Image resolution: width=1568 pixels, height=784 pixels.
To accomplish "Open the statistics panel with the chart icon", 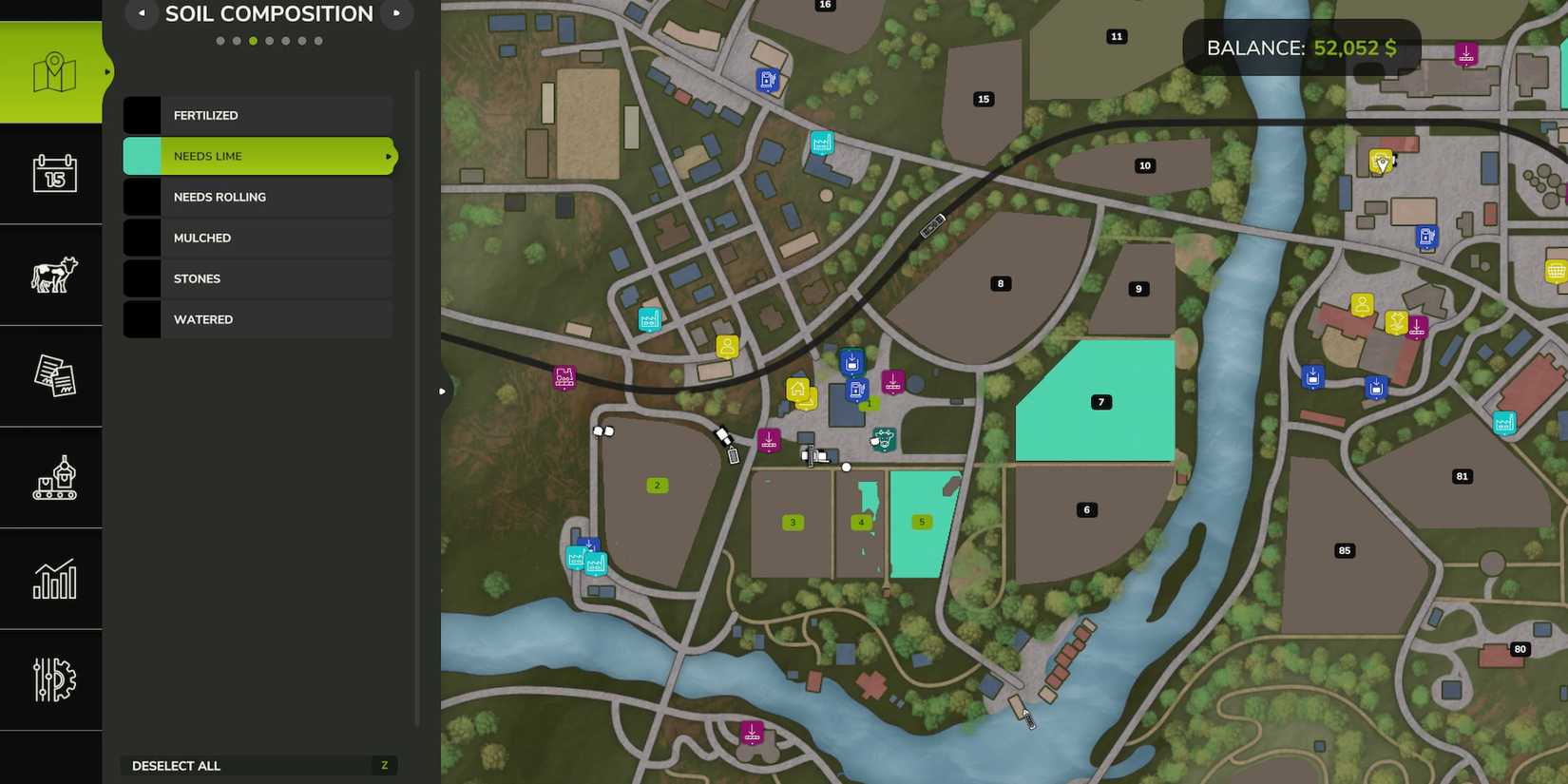I will click(52, 578).
